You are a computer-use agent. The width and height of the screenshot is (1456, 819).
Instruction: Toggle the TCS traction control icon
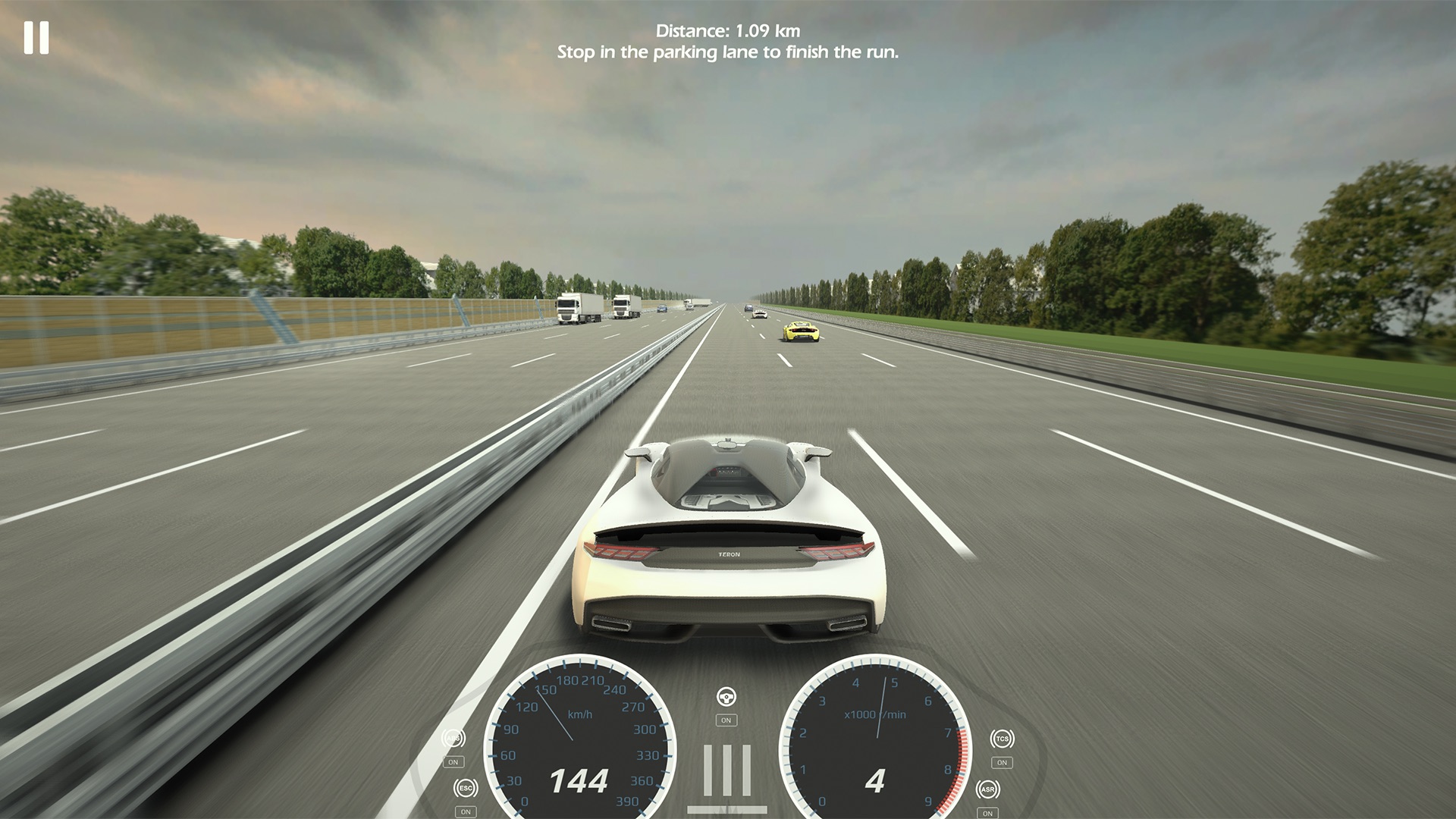pos(1002,739)
